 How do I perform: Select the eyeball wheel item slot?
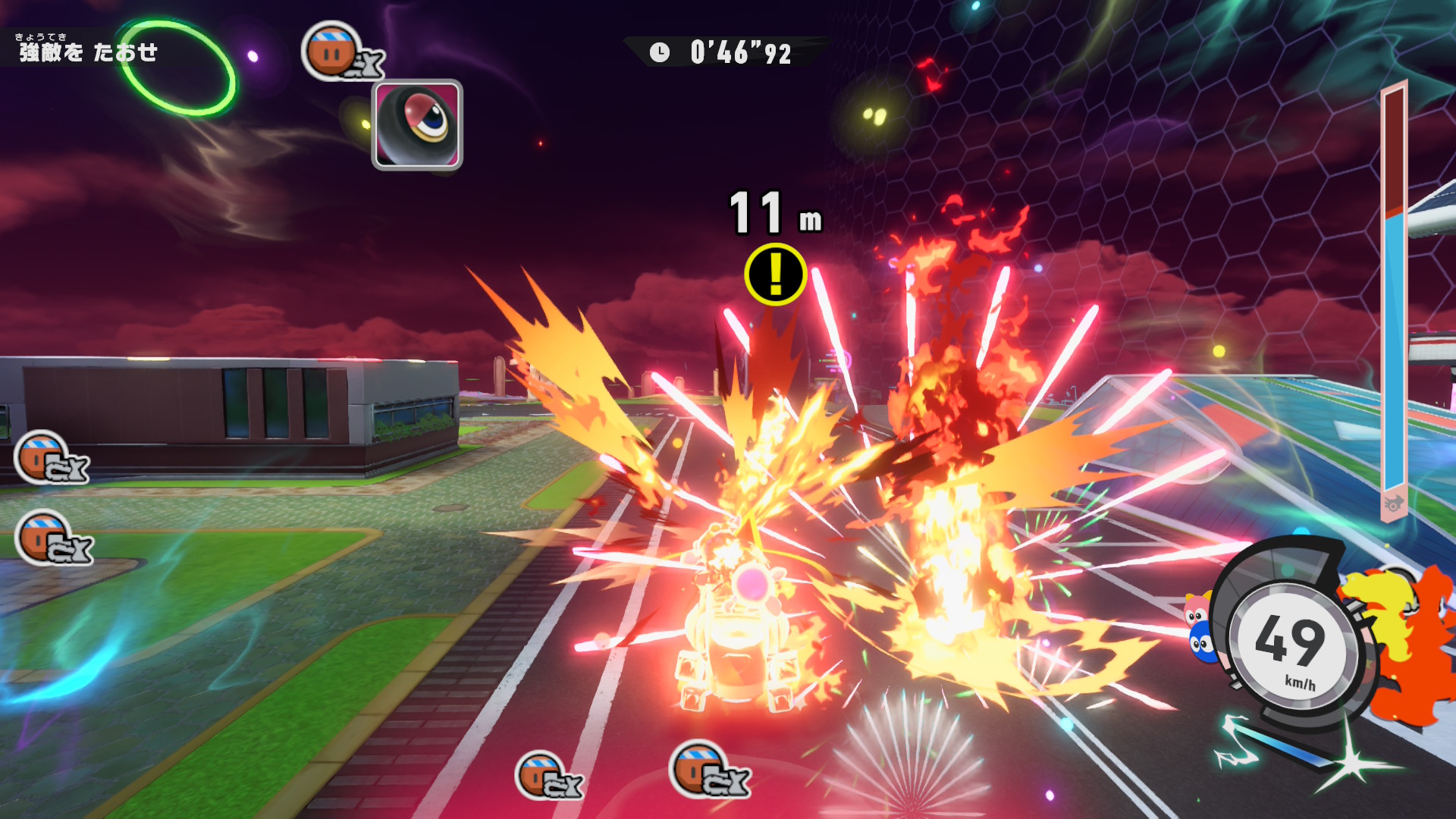(x=417, y=124)
